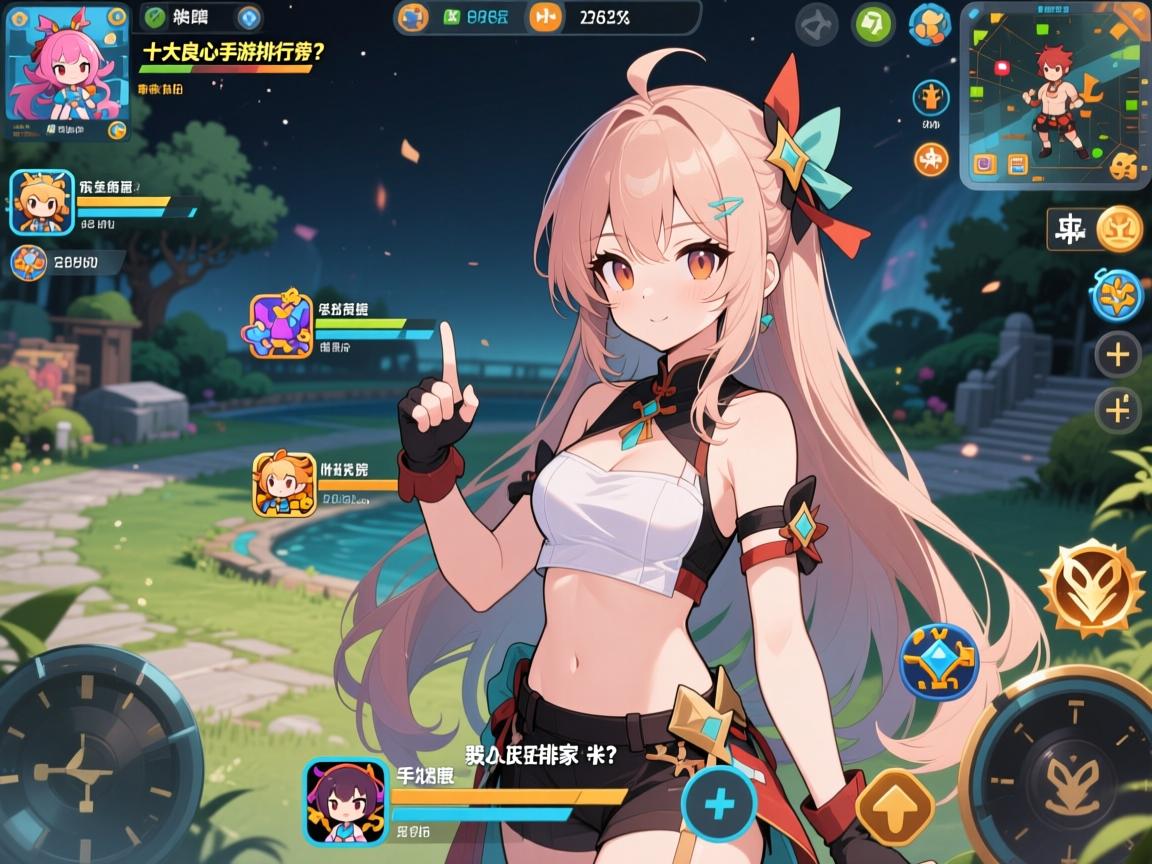Click the gold coin button
1152x864 pixels.
[x=1119, y=229]
